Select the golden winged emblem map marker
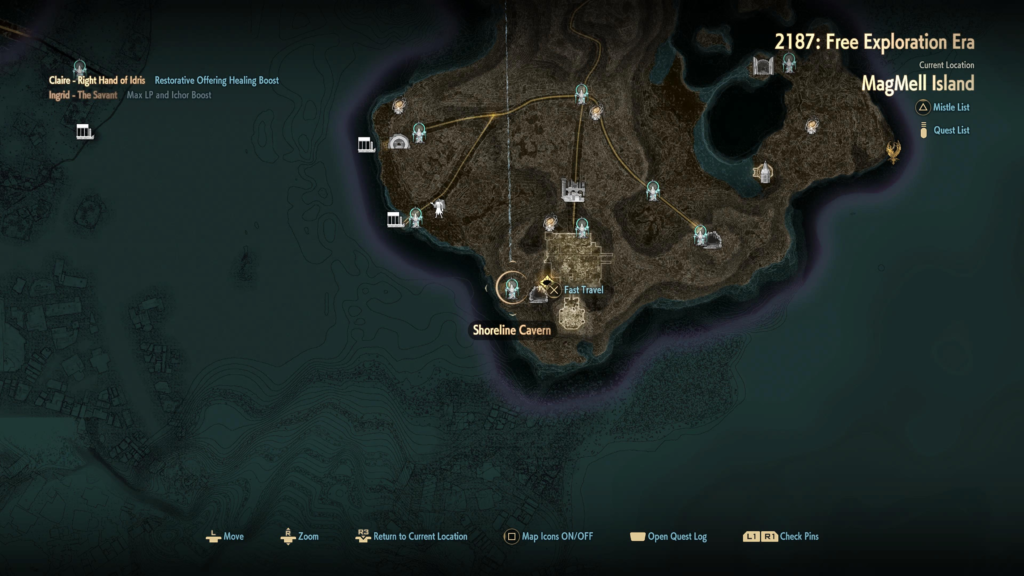The height and width of the screenshot is (576, 1024). 893,152
